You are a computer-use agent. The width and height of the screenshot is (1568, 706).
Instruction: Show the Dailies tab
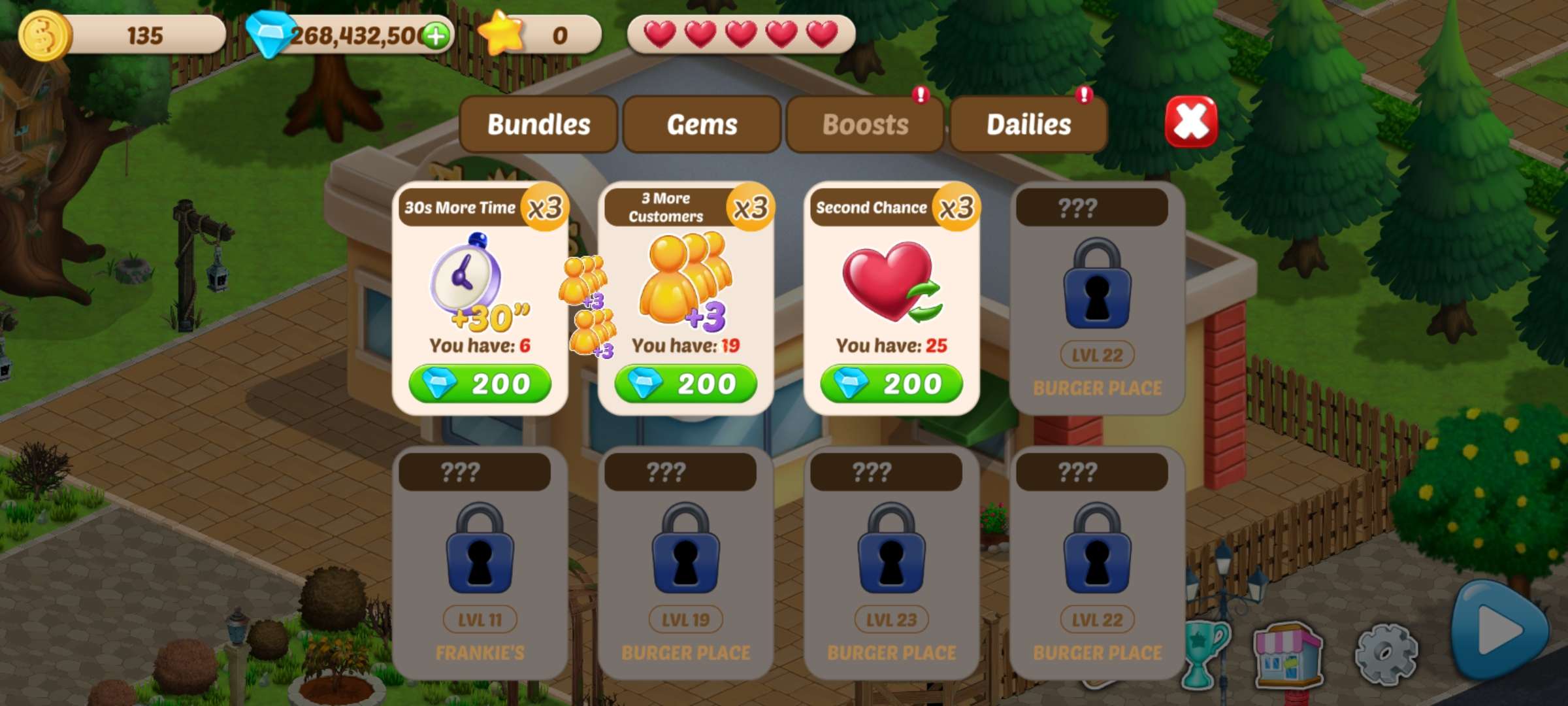1028,124
